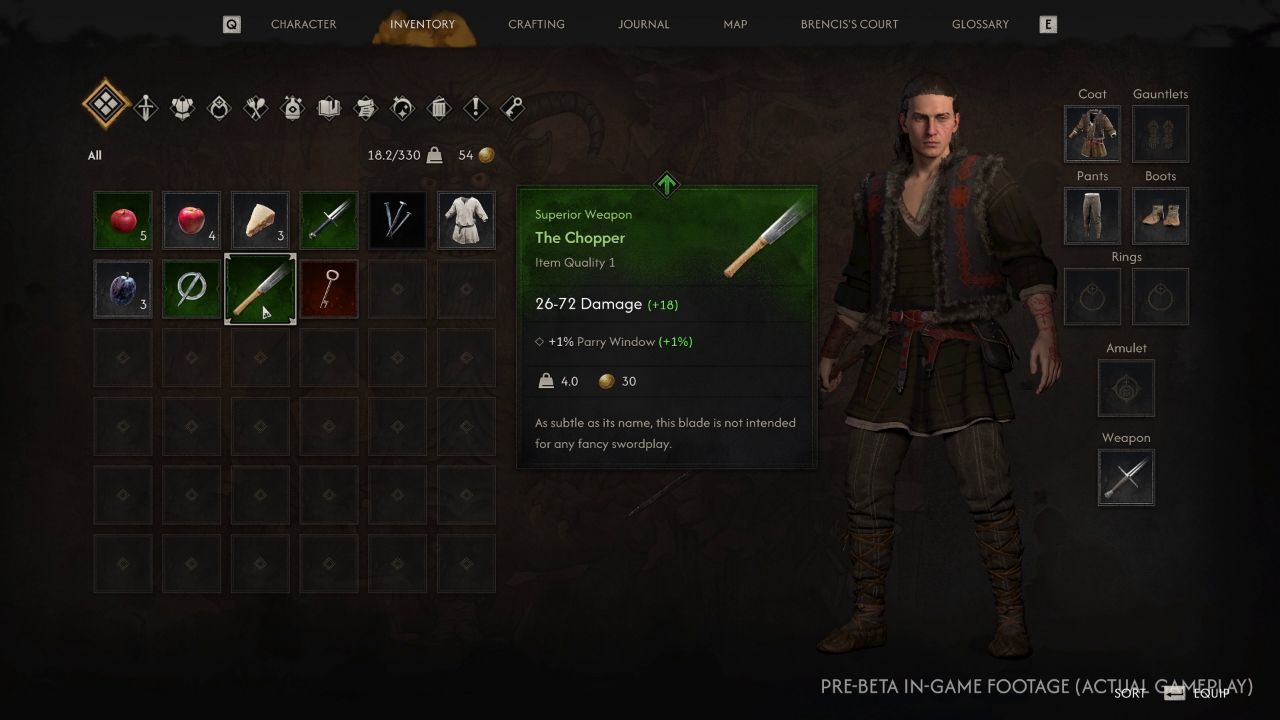Select the quest items exclamation filter
This screenshot has width=1280, height=720.
click(475, 108)
